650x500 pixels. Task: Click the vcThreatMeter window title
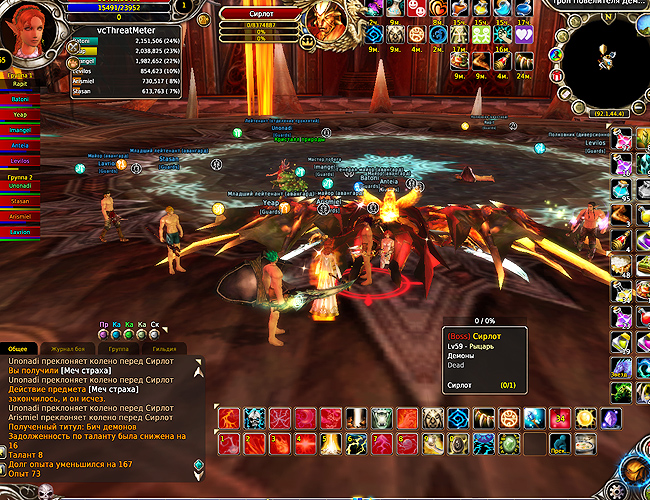(115, 31)
